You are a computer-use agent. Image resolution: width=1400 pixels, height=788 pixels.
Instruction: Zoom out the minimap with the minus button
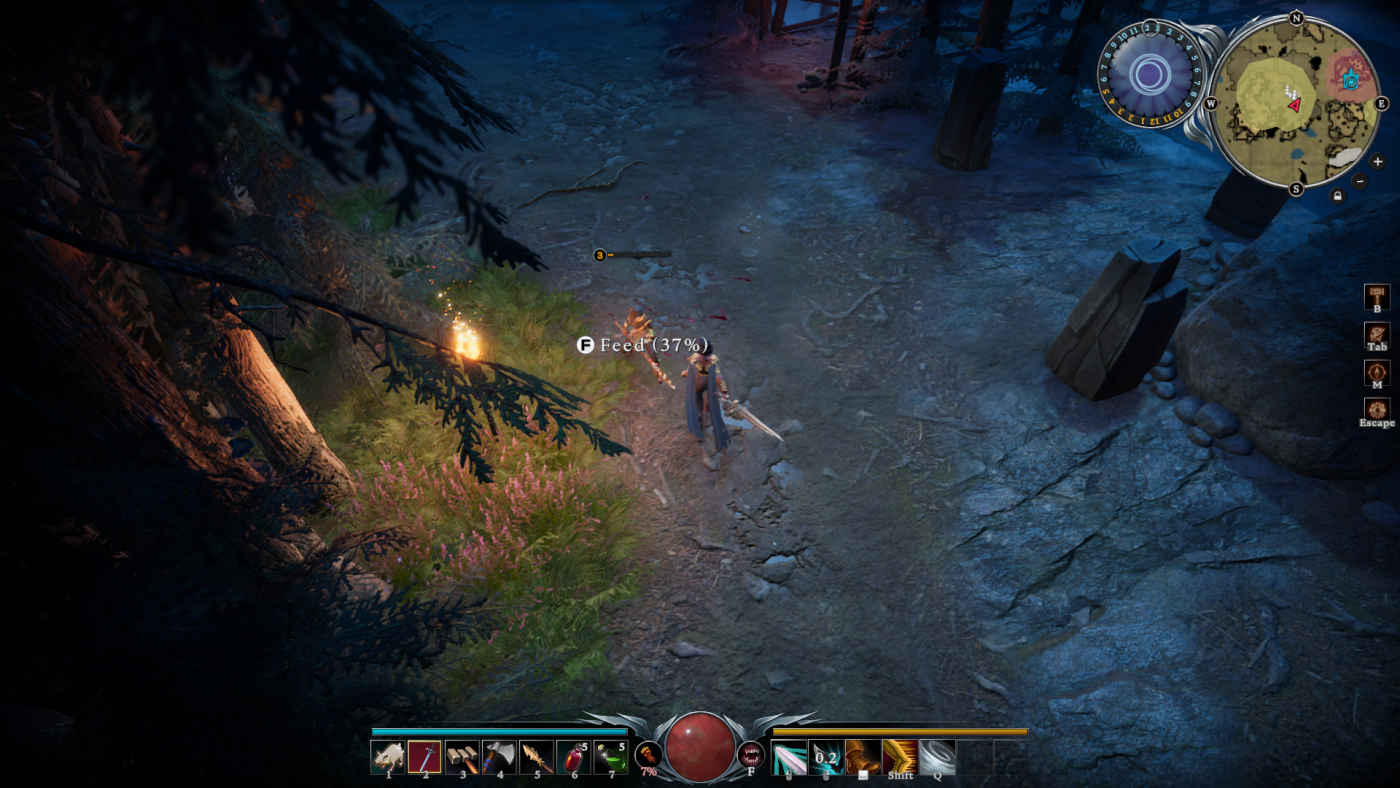[1359, 181]
